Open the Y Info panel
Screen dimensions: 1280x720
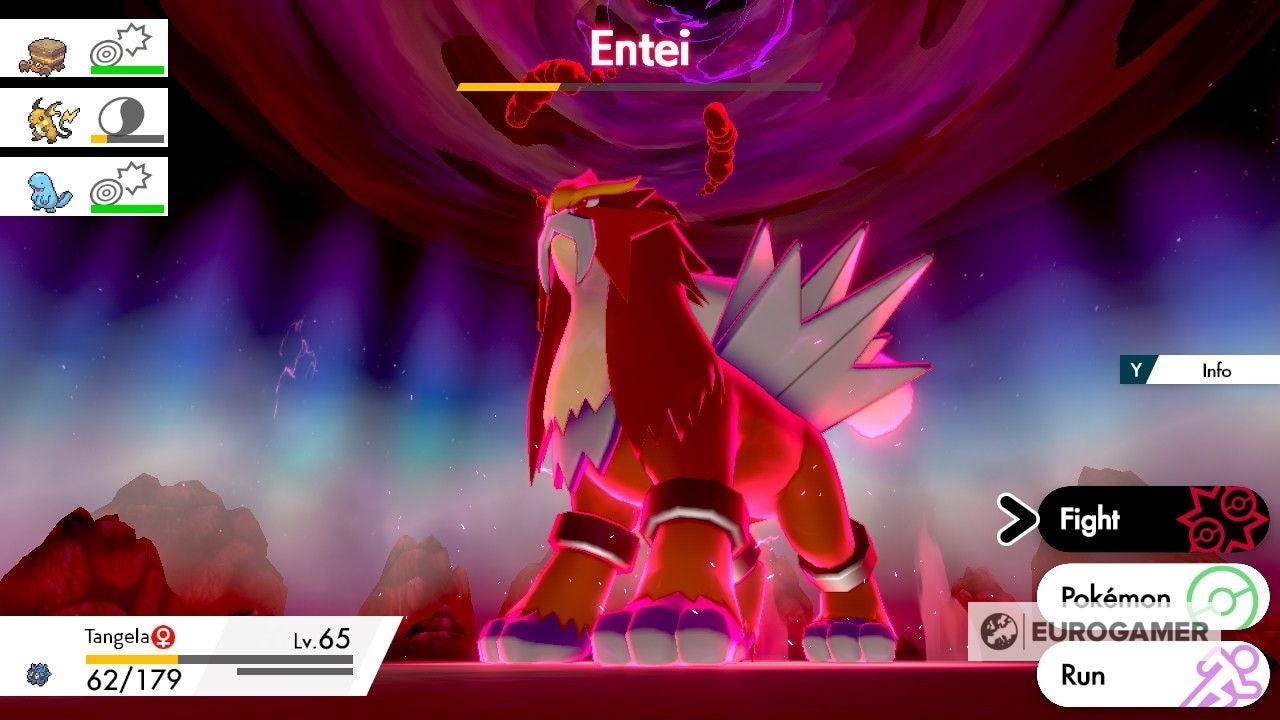1200,371
